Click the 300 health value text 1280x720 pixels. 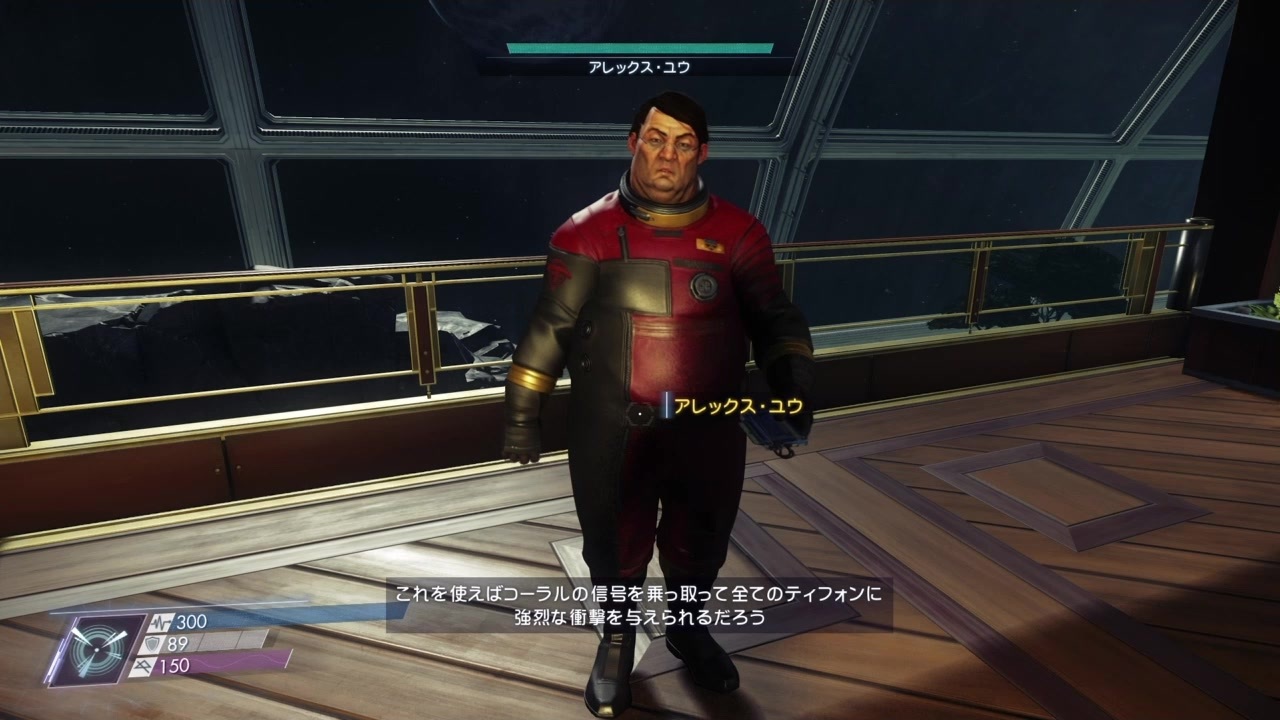click(x=191, y=621)
